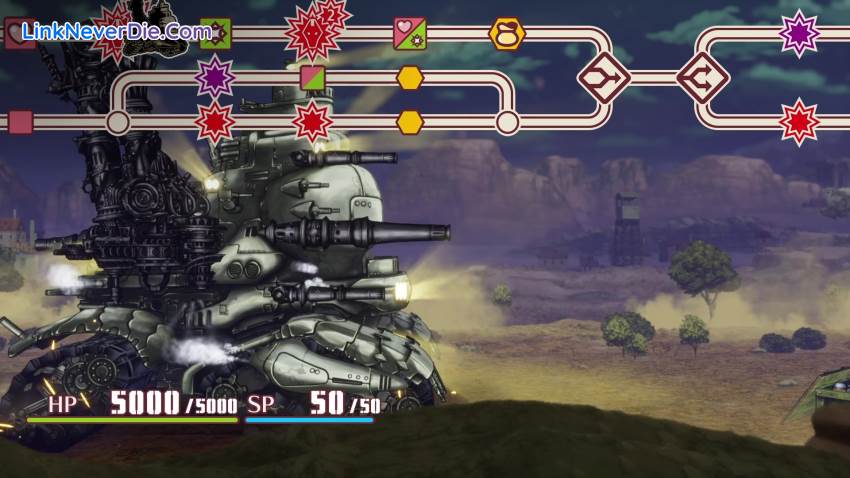Choose the red wolf-head boss burst node
Viewport: 850px width, 478px height.
(x=311, y=33)
